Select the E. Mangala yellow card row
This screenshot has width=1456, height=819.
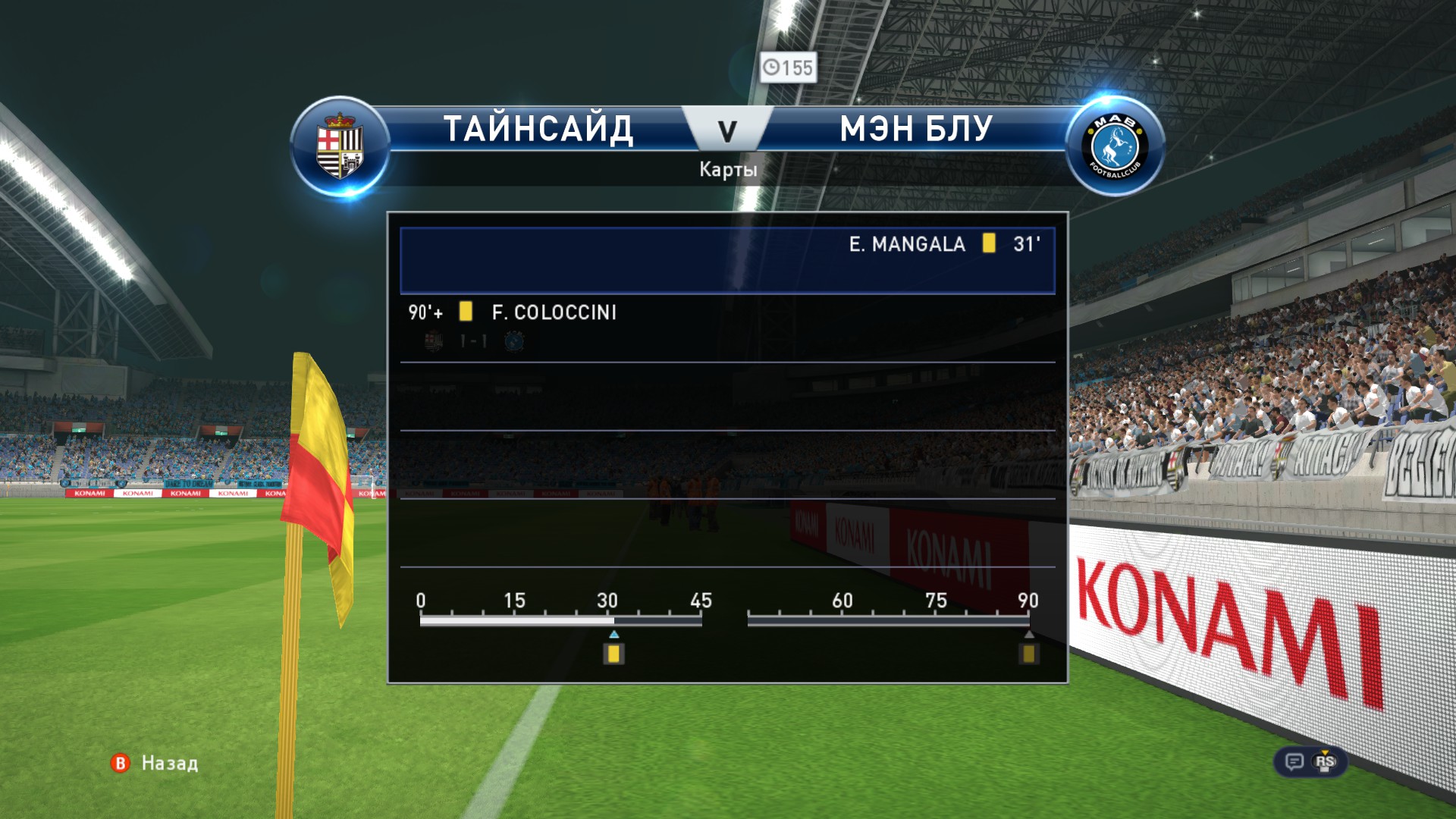point(726,260)
